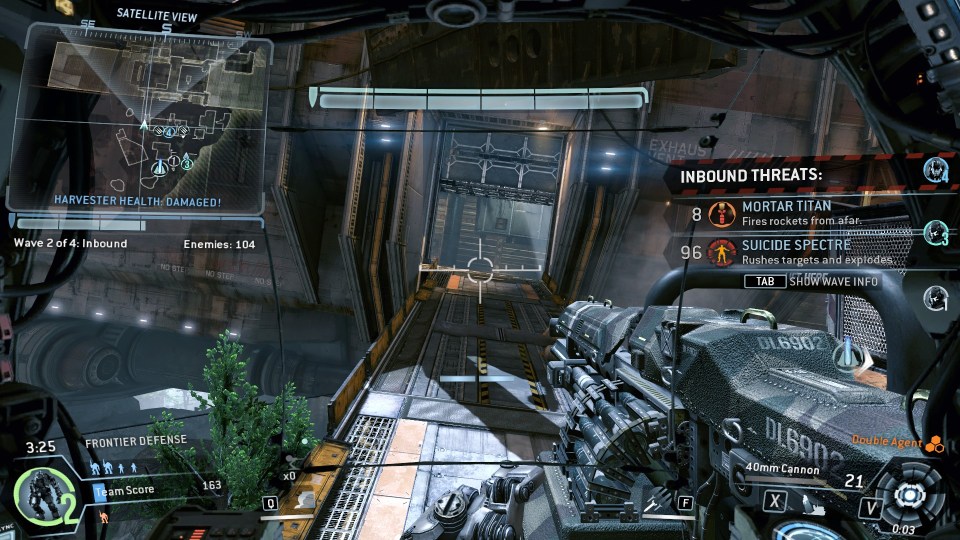Select the Mortar Titan threat icon
The image size is (960, 540).
[x=720, y=212]
